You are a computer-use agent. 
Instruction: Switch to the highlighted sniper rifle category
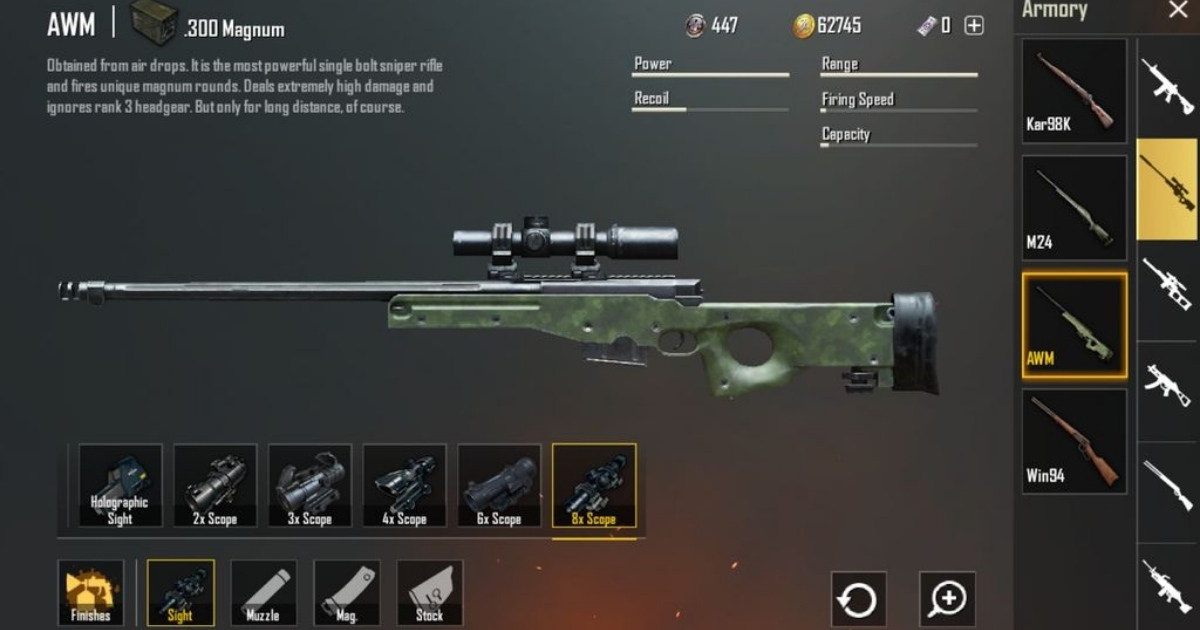tap(1167, 189)
